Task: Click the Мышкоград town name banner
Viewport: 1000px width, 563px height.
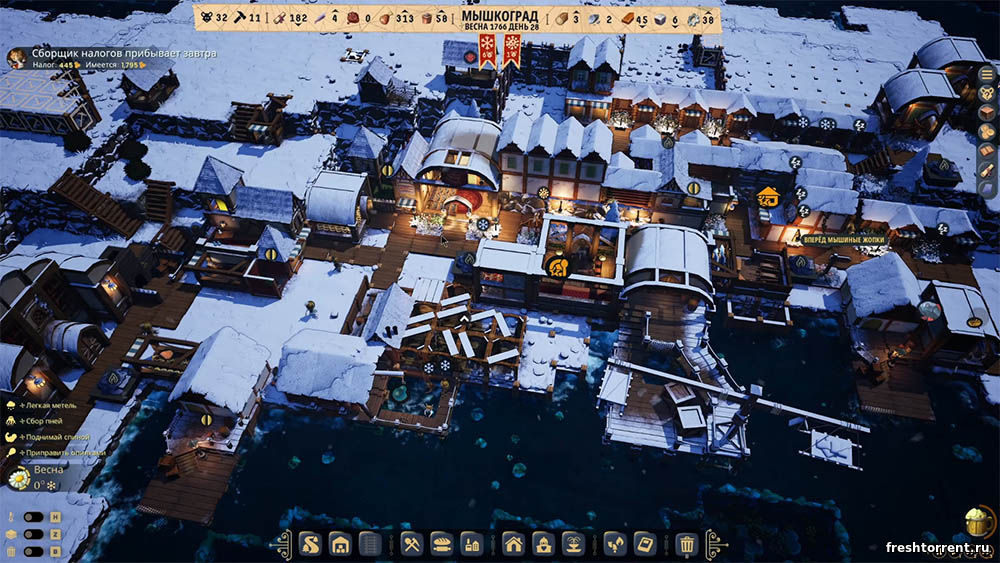Action: coord(500,20)
